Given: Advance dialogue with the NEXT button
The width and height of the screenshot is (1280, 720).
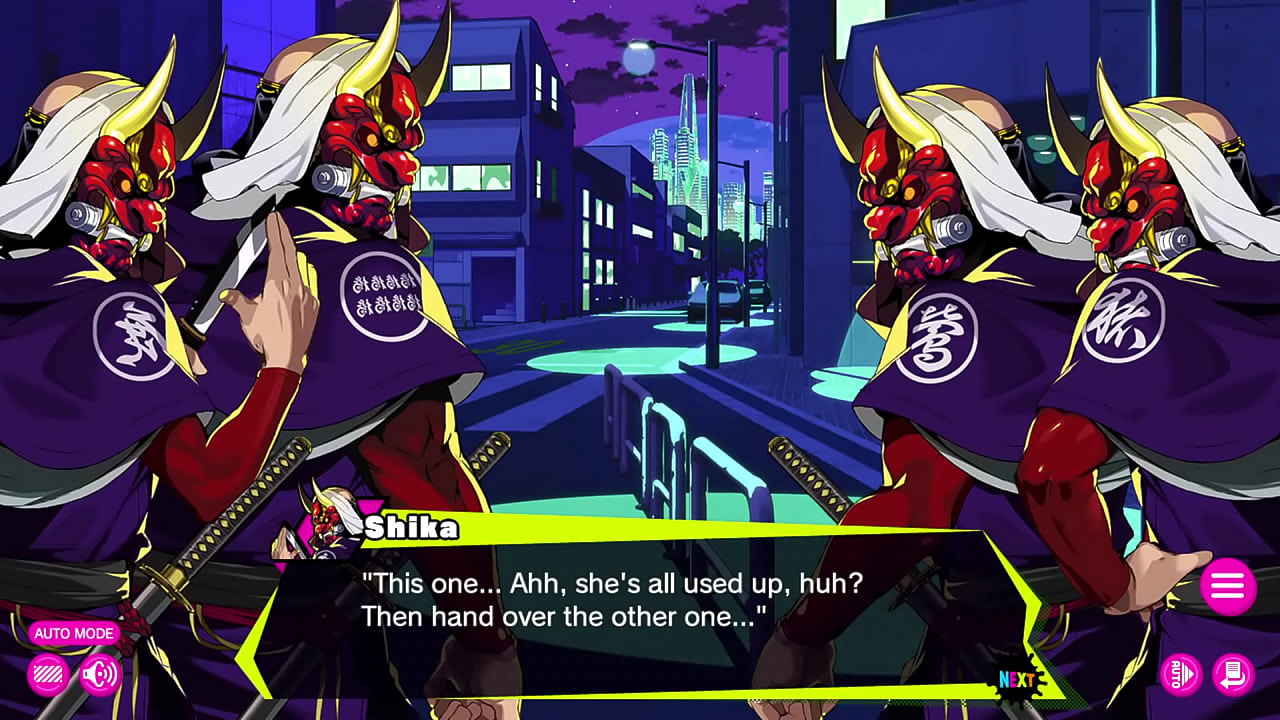Looking at the screenshot, I should tap(1018, 680).
